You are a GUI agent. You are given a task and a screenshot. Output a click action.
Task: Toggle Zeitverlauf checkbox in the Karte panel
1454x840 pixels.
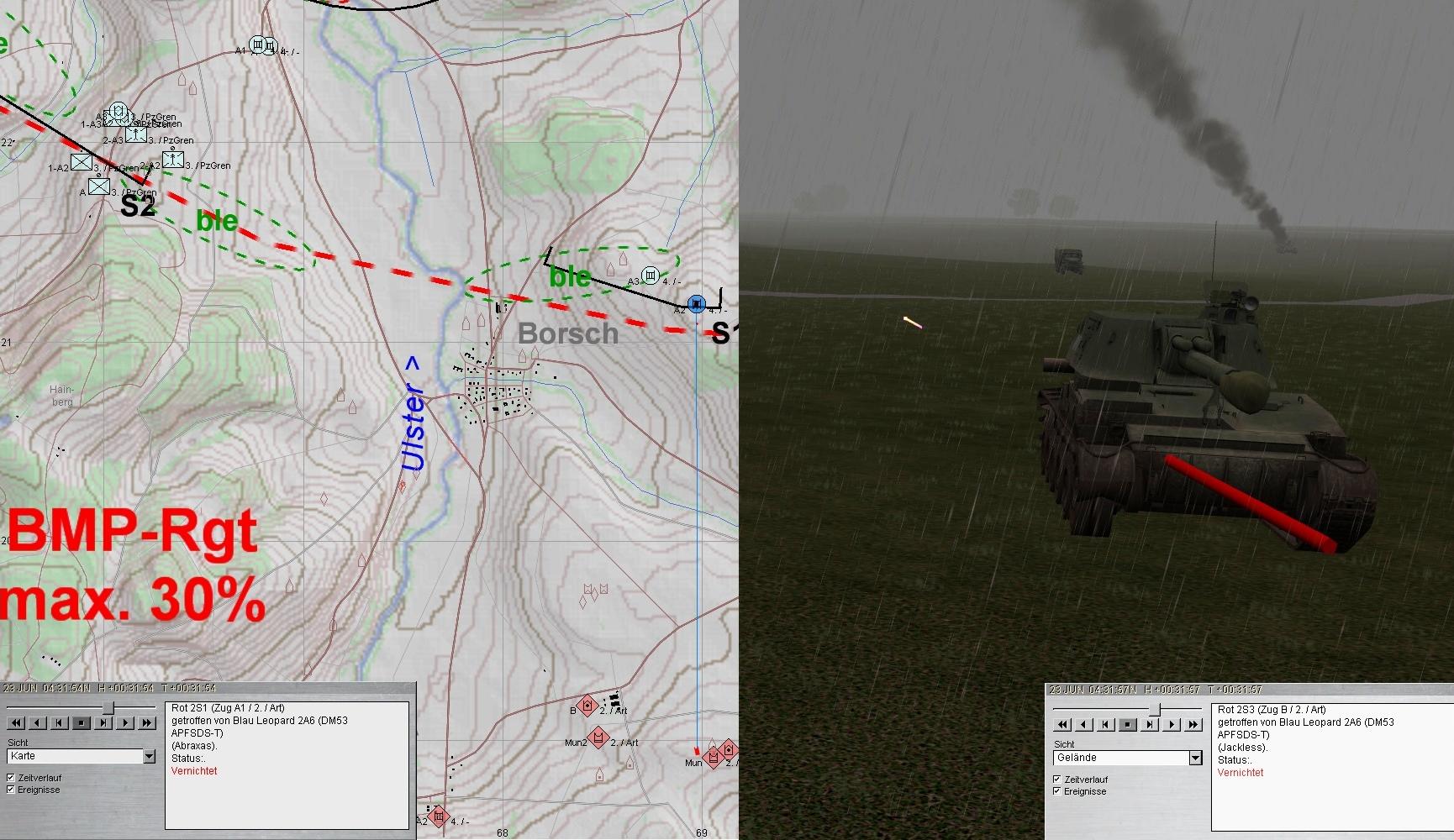(11, 778)
